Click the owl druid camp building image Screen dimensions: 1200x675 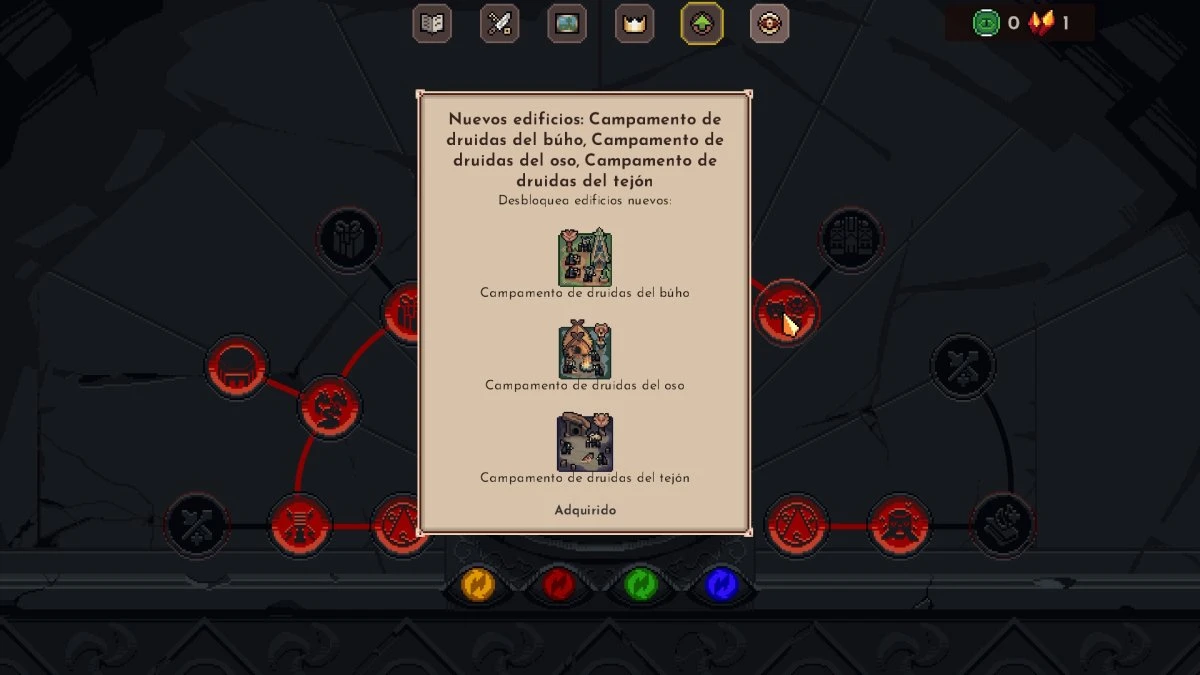tap(585, 257)
